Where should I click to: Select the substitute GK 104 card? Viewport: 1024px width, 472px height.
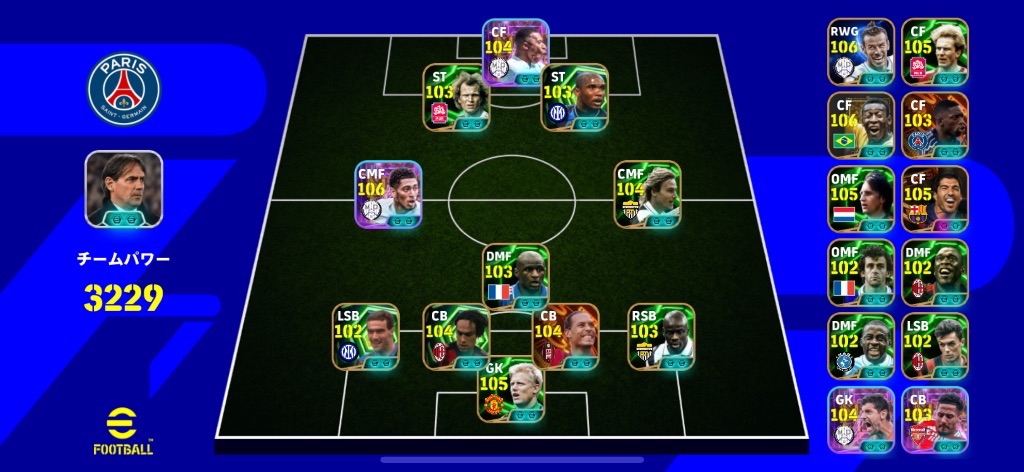click(x=861, y=419)
